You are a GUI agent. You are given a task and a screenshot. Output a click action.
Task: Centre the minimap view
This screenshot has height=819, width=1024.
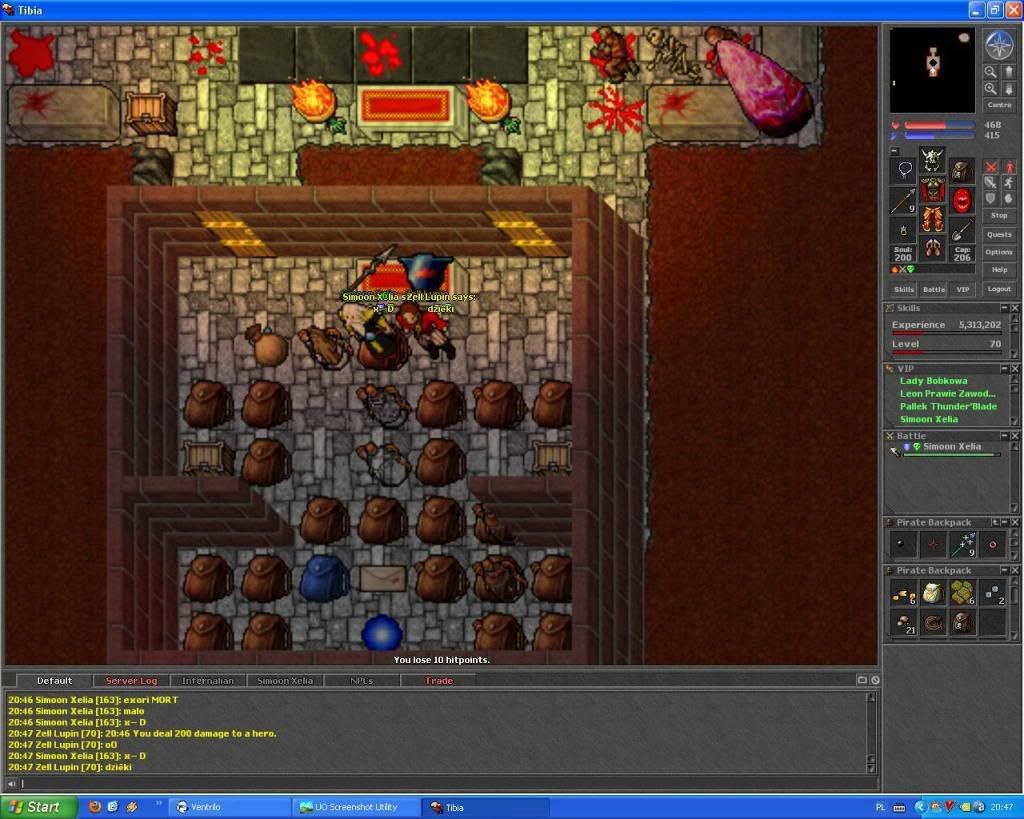click(x=998, y=105)
